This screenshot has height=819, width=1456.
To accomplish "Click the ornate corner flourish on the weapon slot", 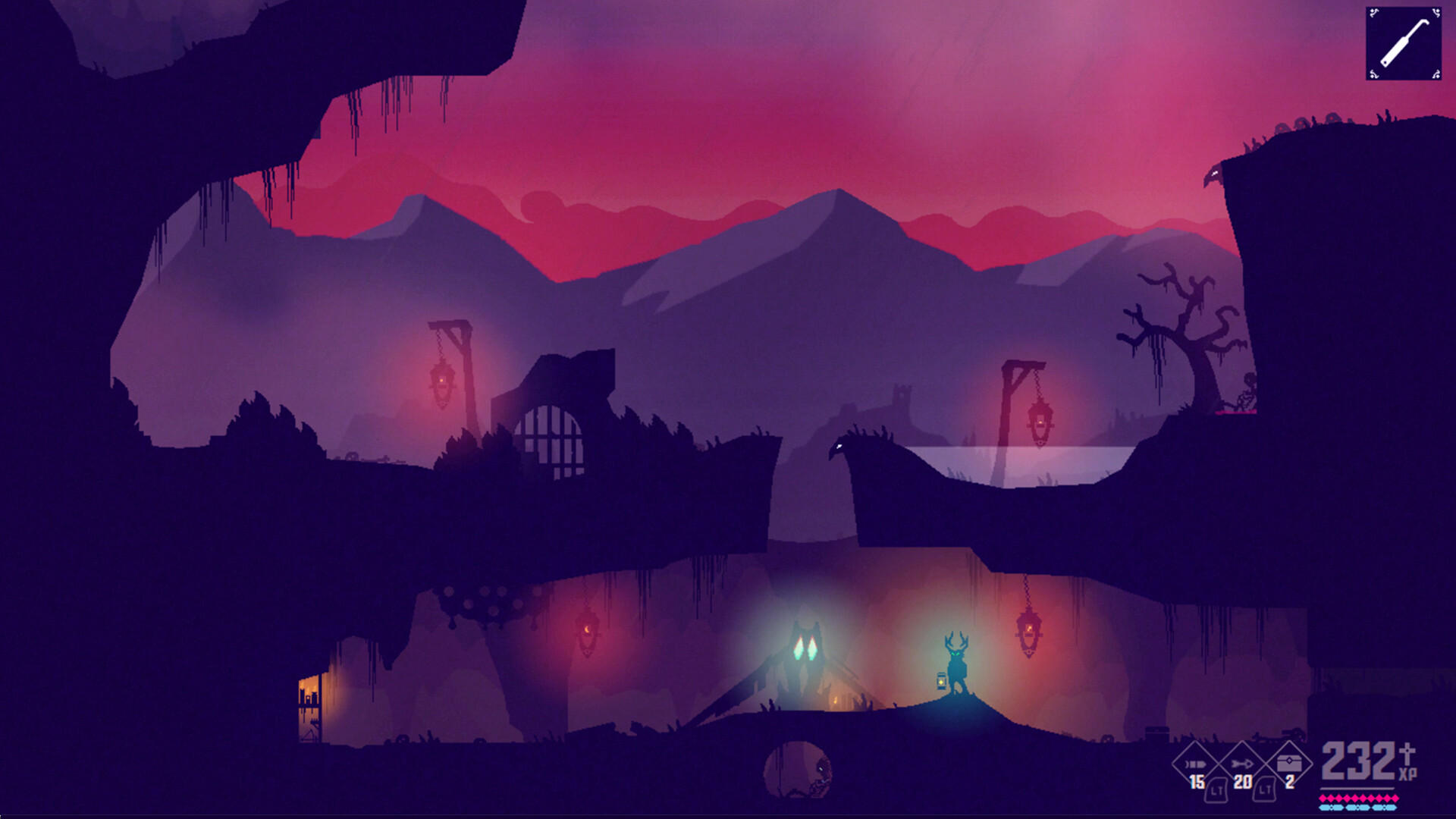I will (1373, 13).
